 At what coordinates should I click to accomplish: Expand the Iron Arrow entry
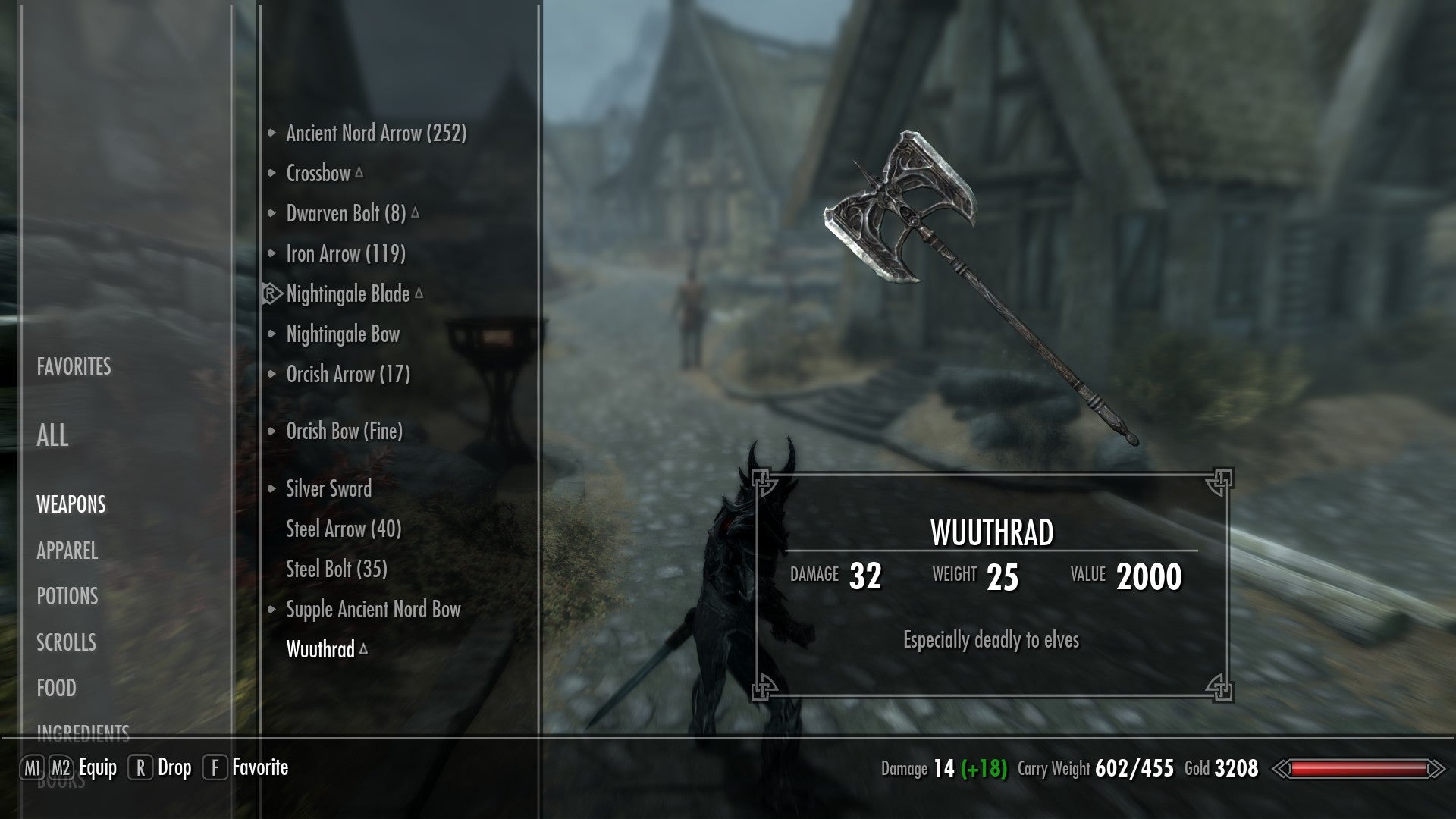click(x=272, y=254)
